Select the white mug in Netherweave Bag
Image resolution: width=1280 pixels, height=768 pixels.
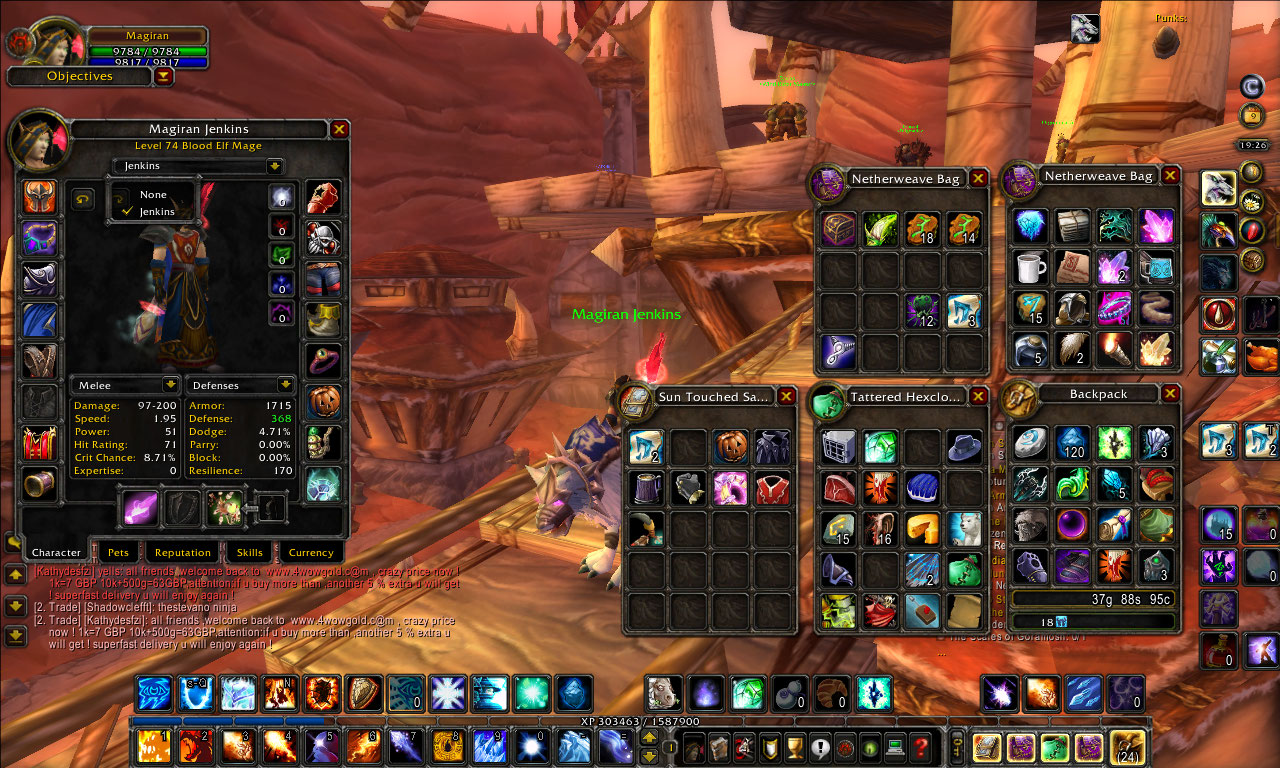tap(1029, 267)
